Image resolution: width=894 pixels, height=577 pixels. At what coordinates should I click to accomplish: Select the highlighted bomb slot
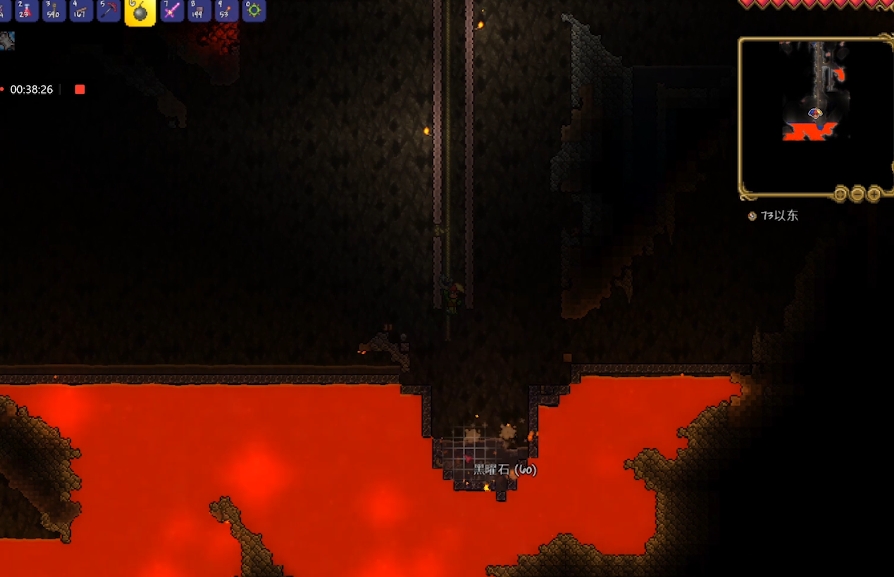(140, 11)
